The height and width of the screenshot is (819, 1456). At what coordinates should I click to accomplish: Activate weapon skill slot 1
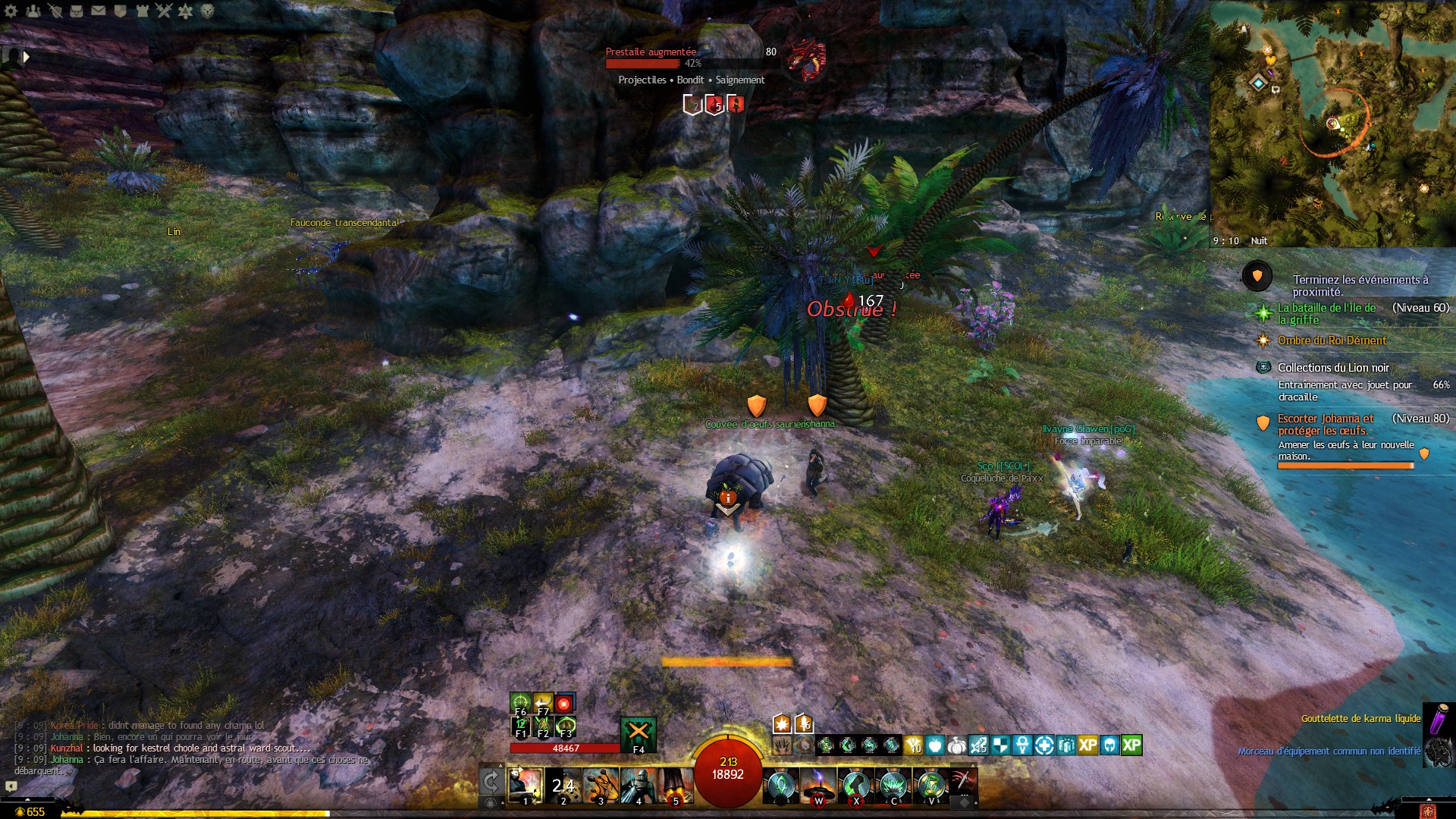[x=525, y=786]
